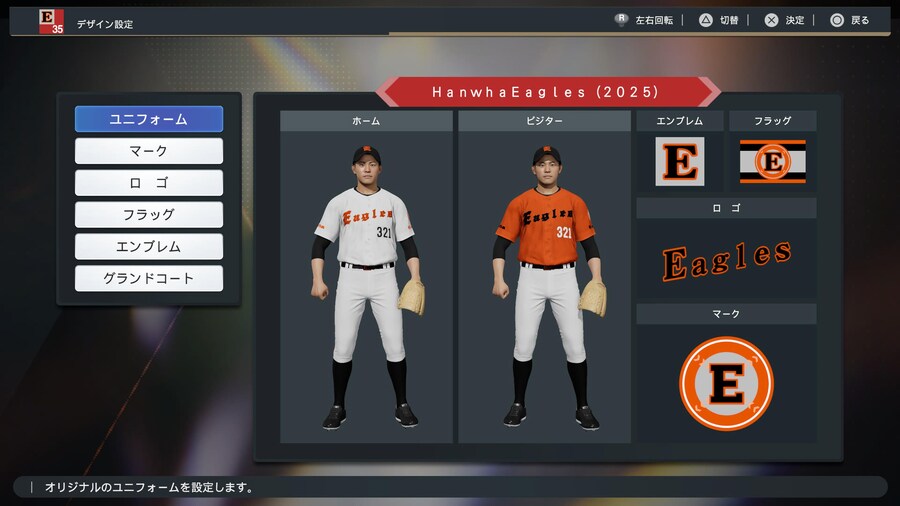Viewport: 900px width, 506px height.
Task: Select the striped flag thumbnail
Action: 772,161
